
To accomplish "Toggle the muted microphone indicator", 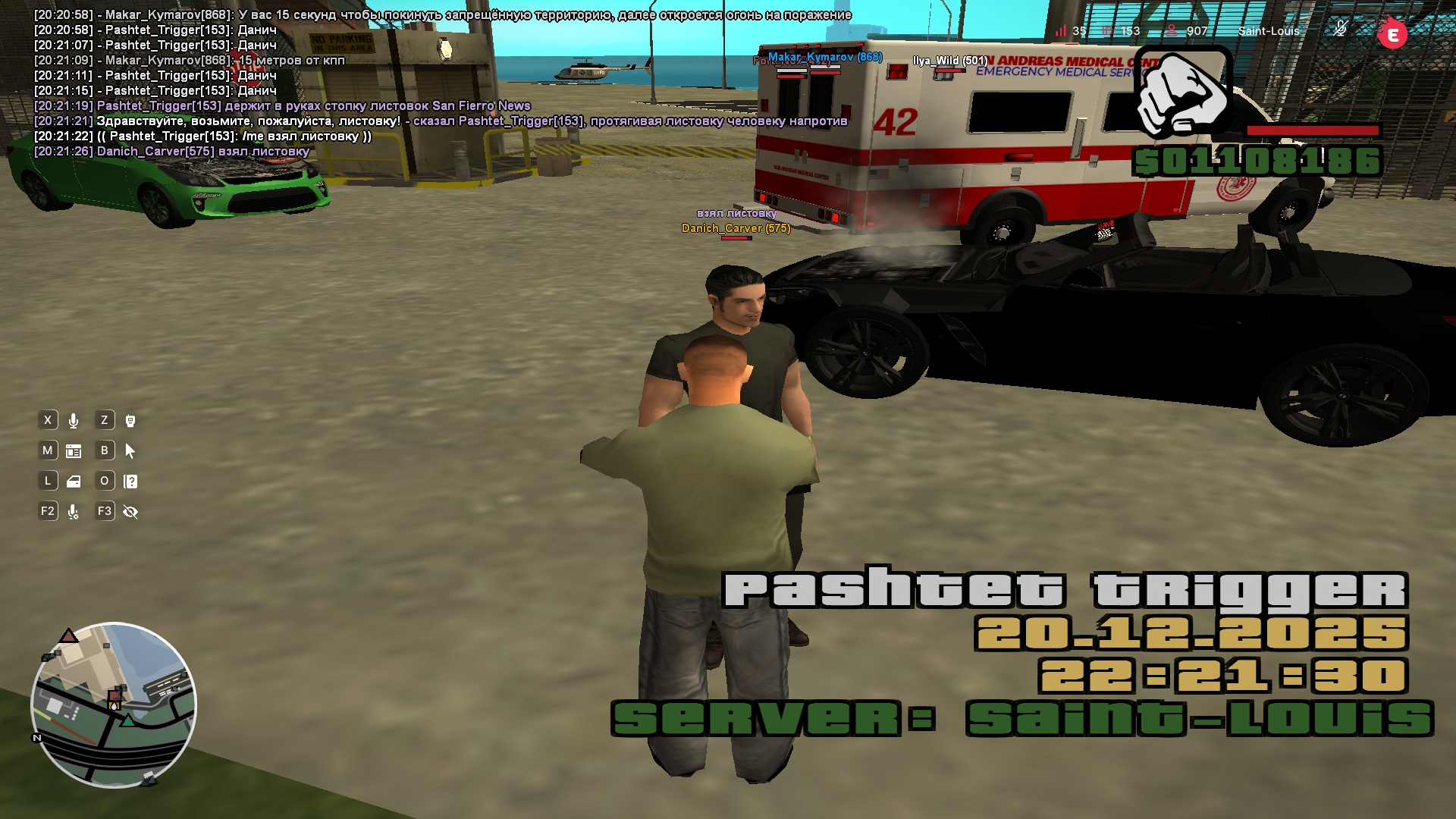I will (1340, 30).
